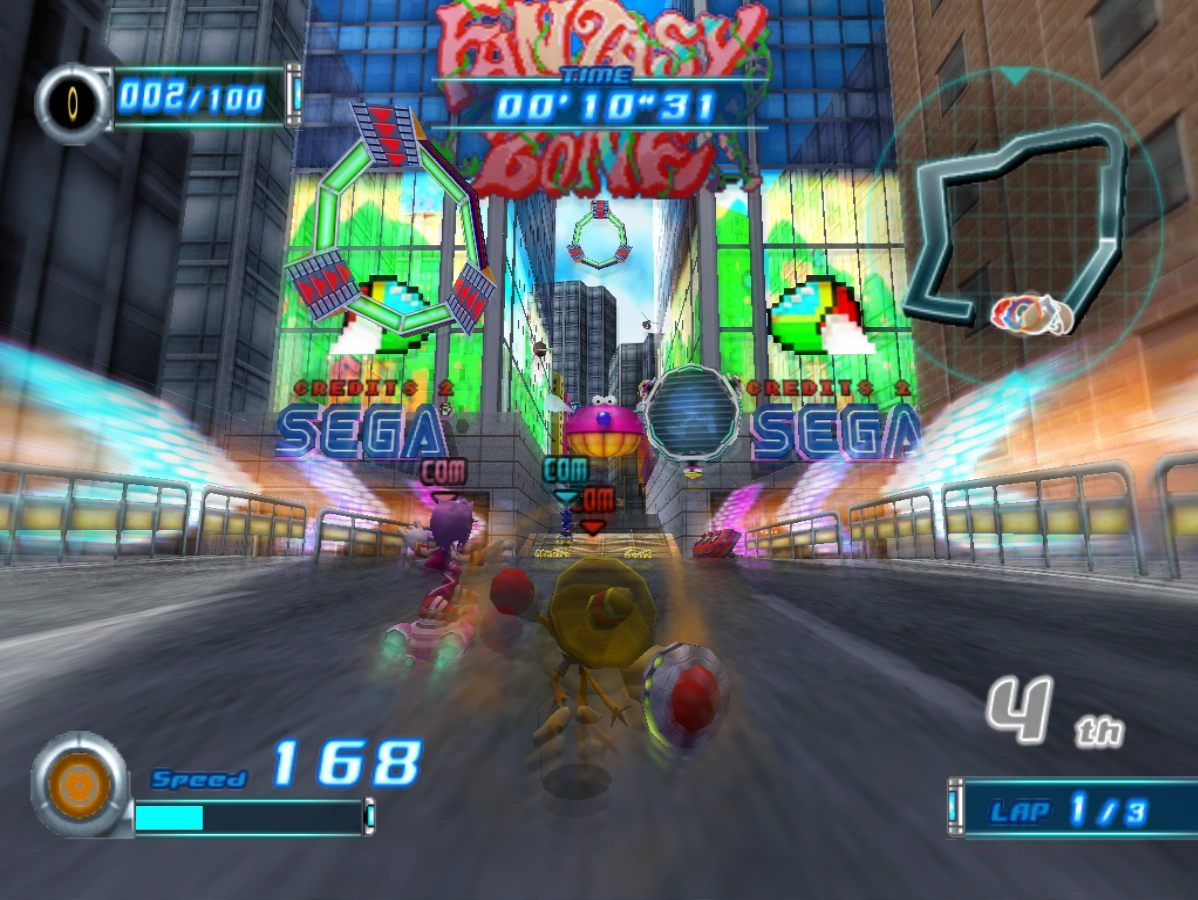Click the orange gravity gauge dial icon

79,785
